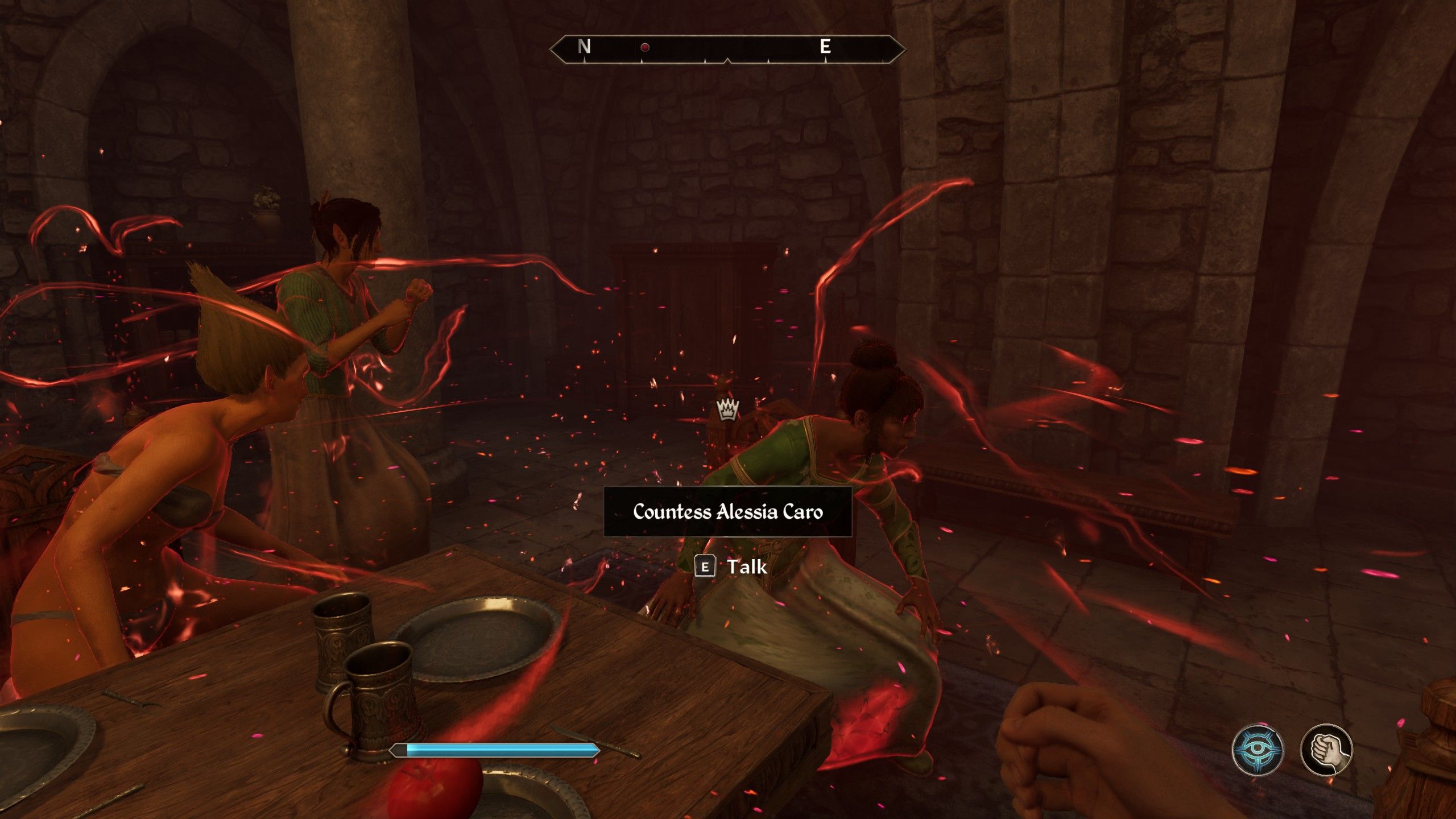The width and height of the screenshot is (1456, 819).
Task: Click the compass bar heading strip
Action: point(727,48)
